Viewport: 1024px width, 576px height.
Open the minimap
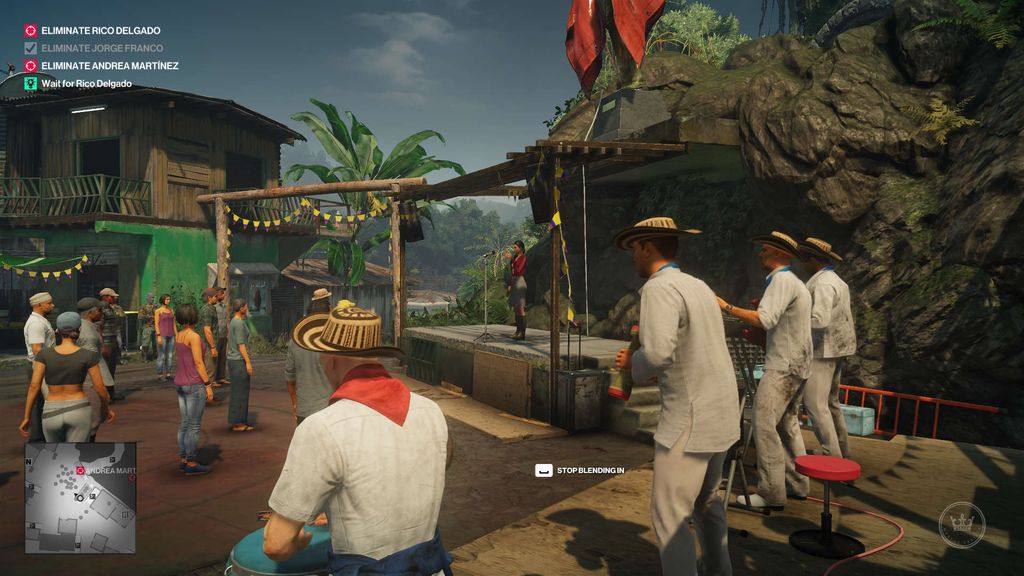(x=80, y=498)
